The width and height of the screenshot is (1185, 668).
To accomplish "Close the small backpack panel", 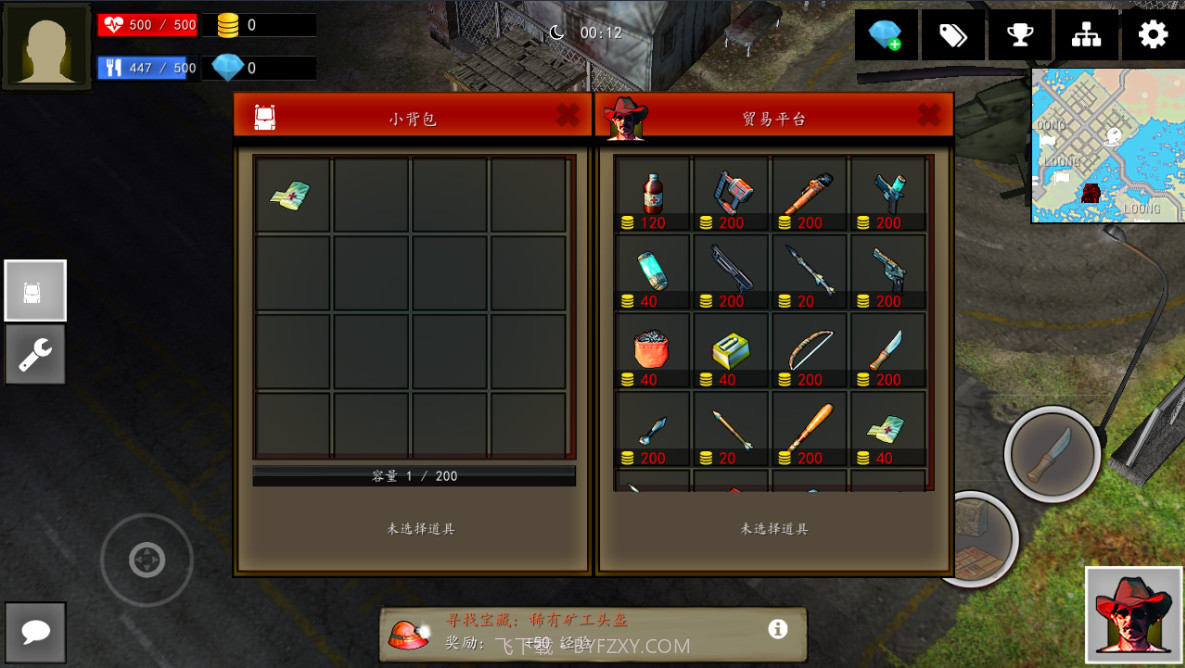I will [x=567, y=116].
